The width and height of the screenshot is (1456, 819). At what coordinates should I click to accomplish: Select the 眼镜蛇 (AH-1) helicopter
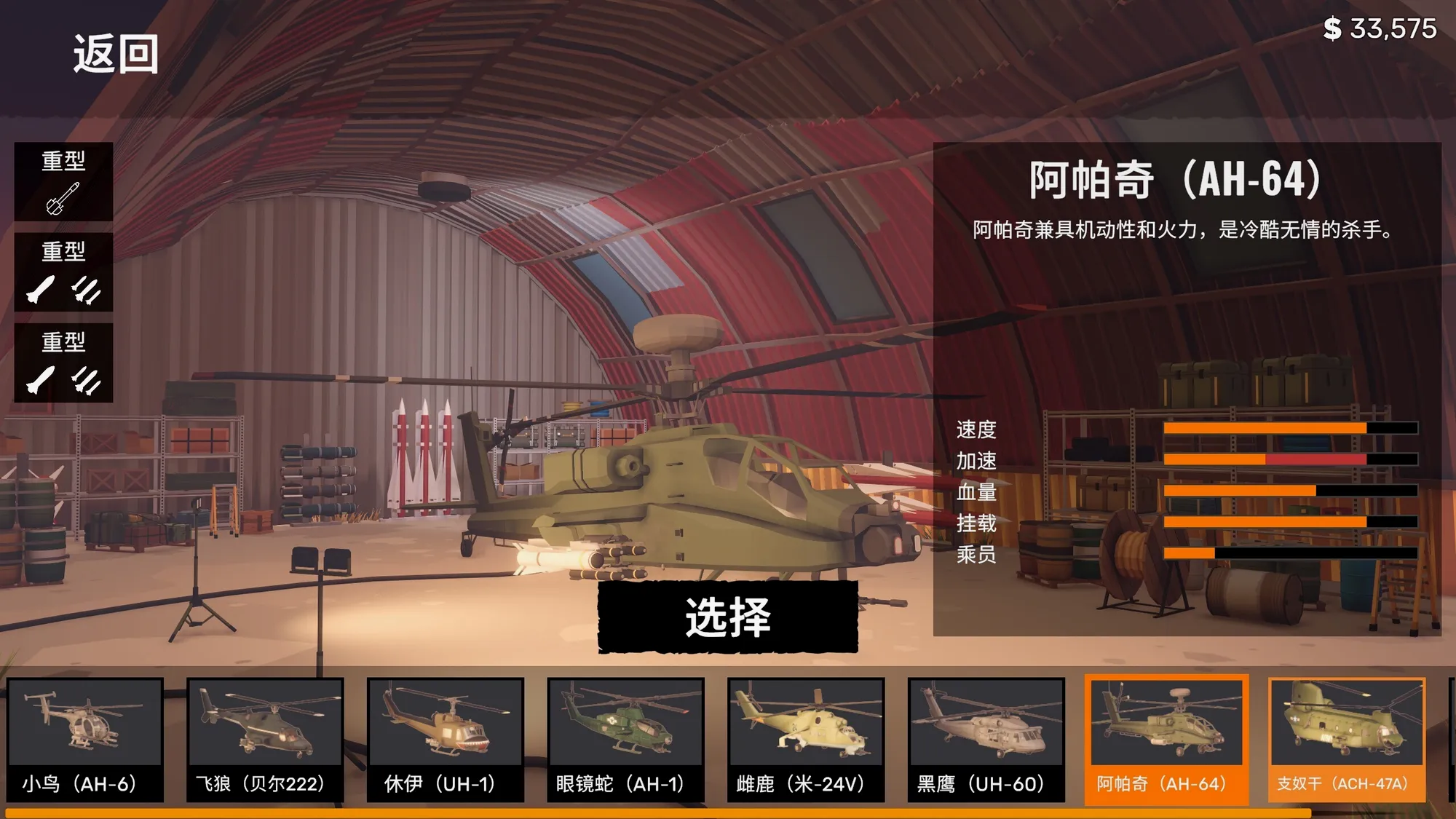point(625,740)
